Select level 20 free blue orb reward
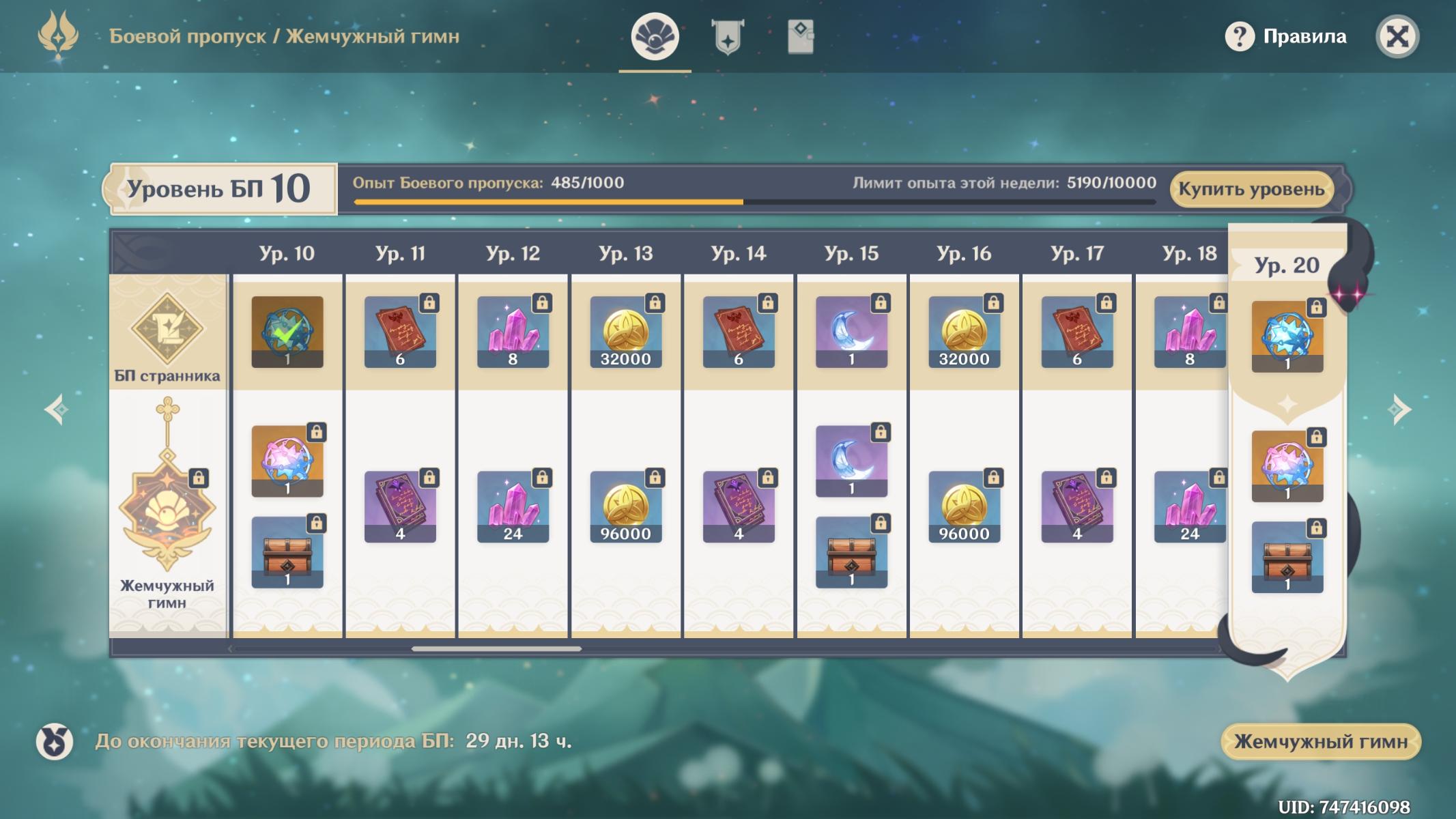 pos(1287,337)
